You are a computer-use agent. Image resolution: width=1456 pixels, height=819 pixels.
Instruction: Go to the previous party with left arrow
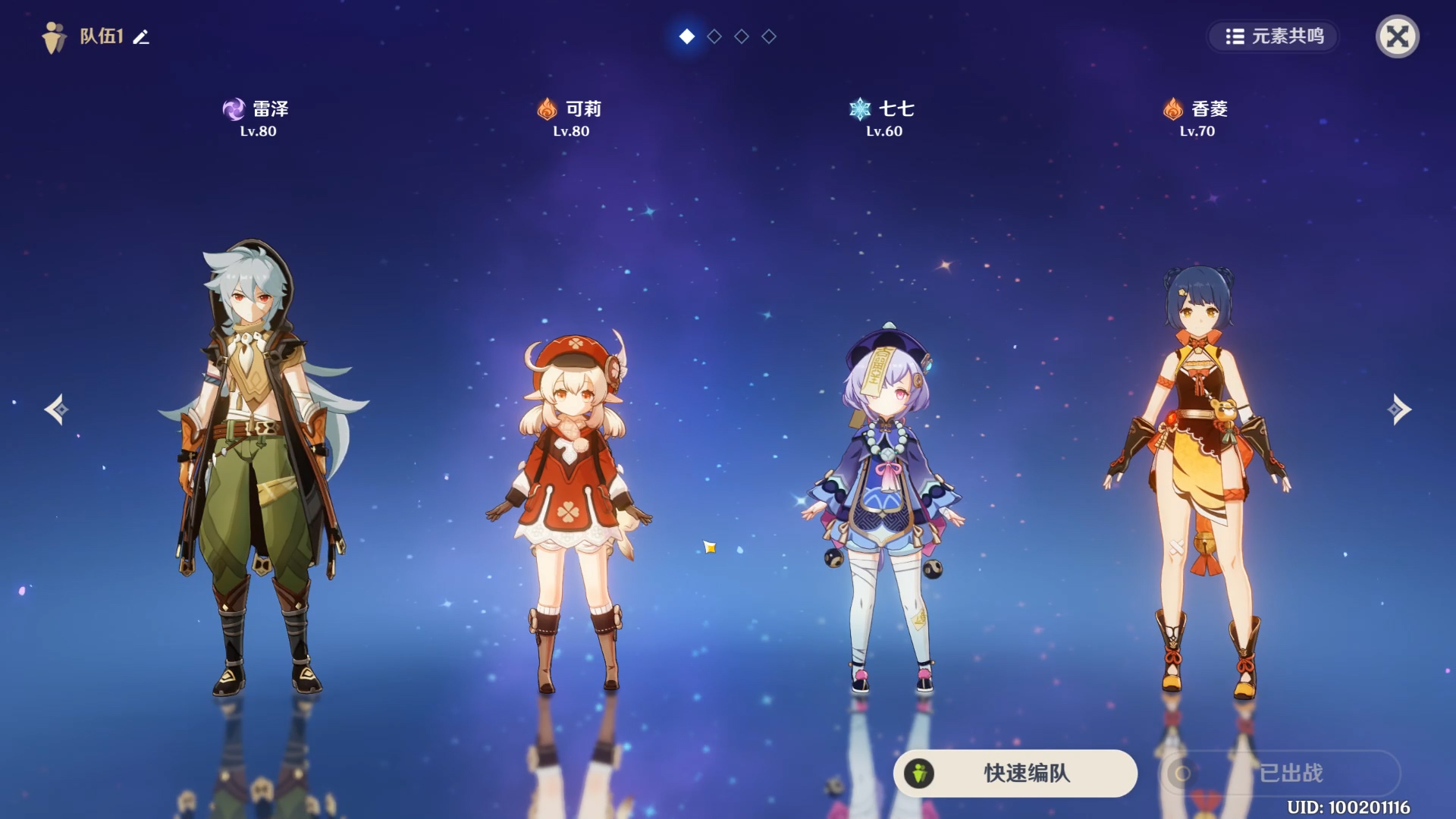click(56, 409)
